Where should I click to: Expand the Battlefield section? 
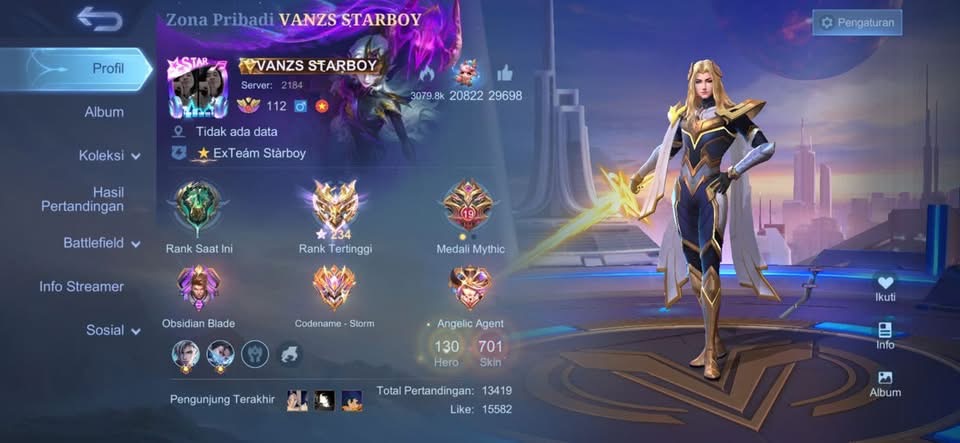(102, 243)
